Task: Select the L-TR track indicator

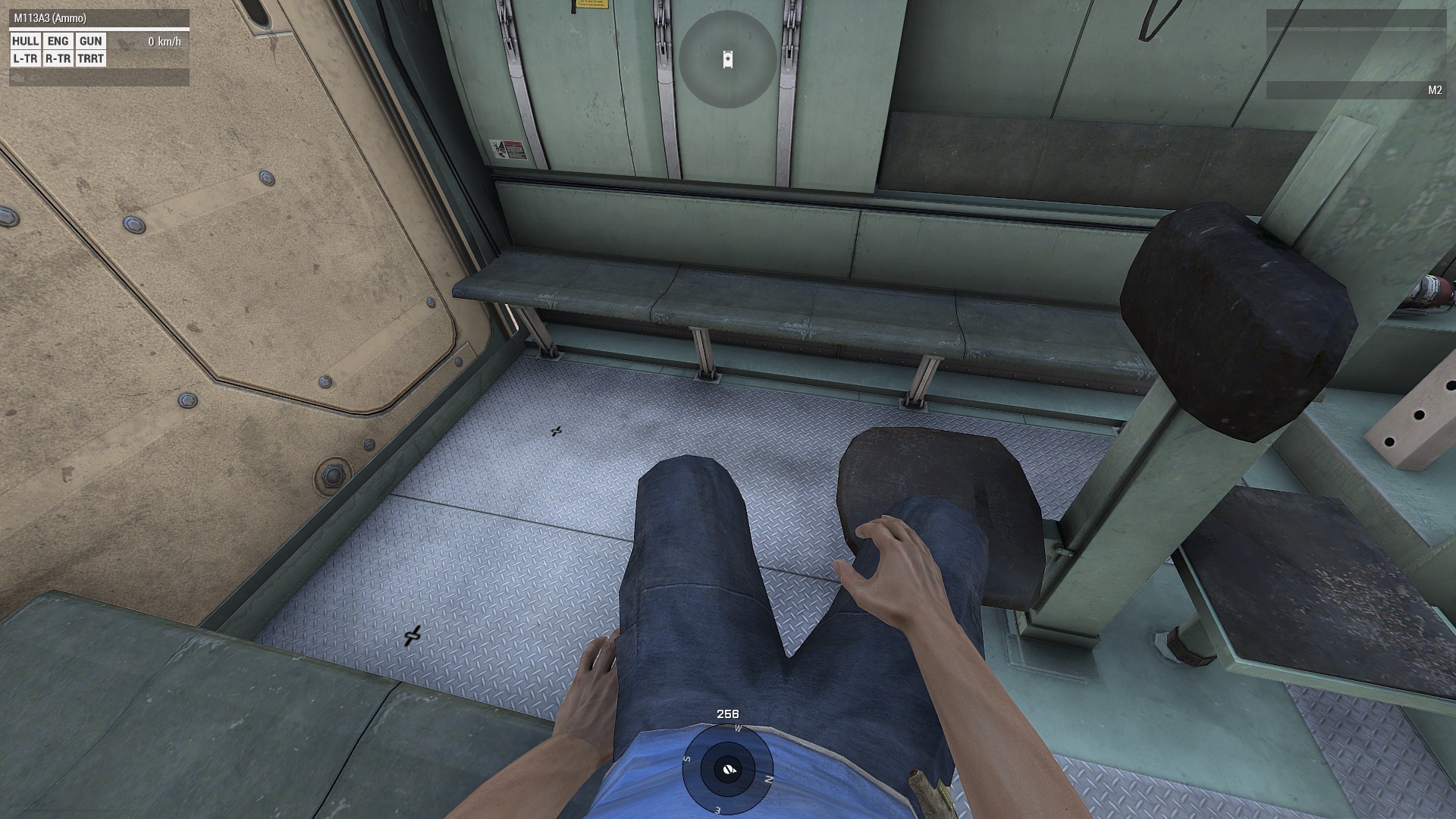Action: pos(26,59)
